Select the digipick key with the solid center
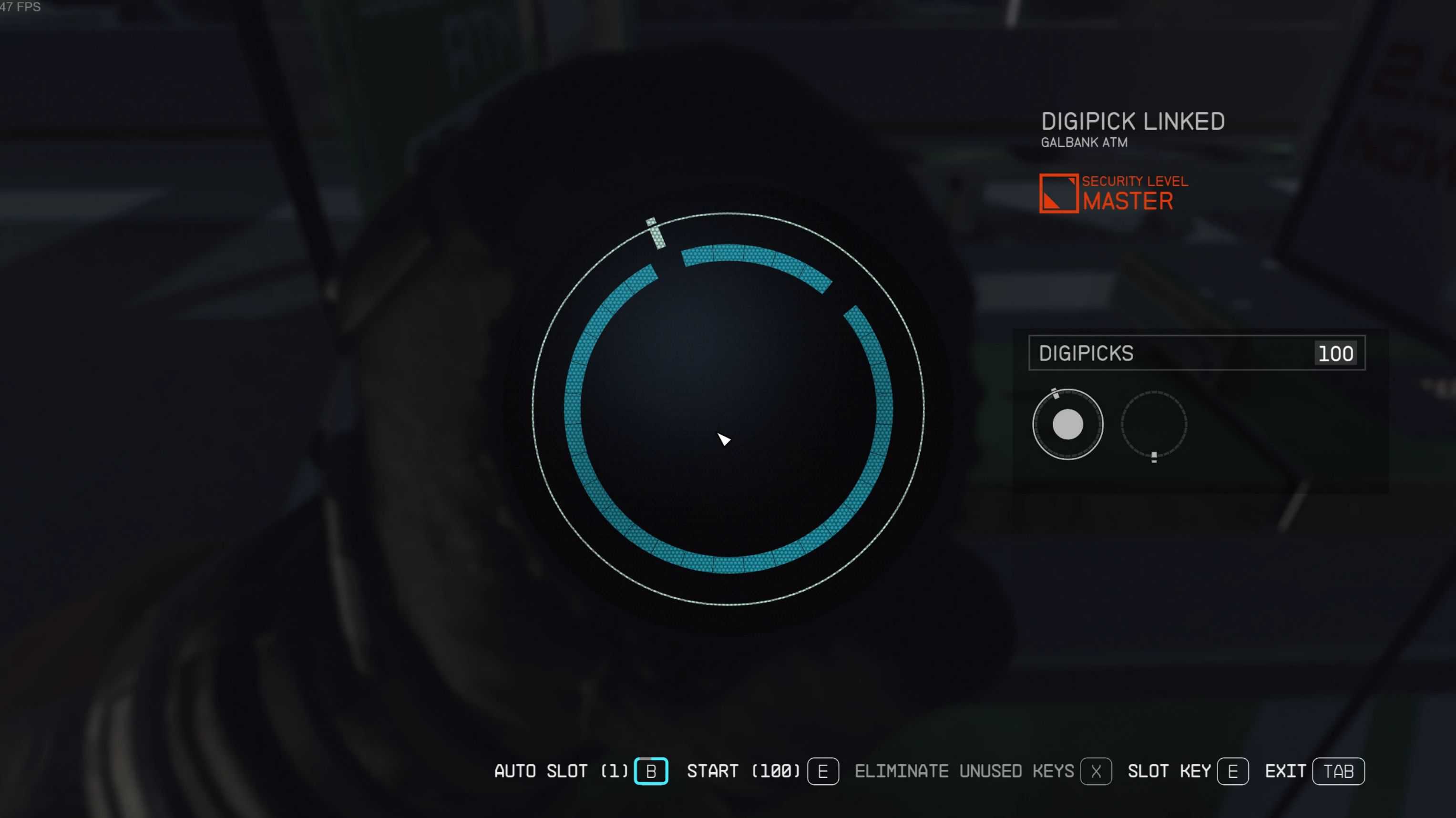Image resolution: width=1456 pixels, height=818 pixels. coord(1067,424)
